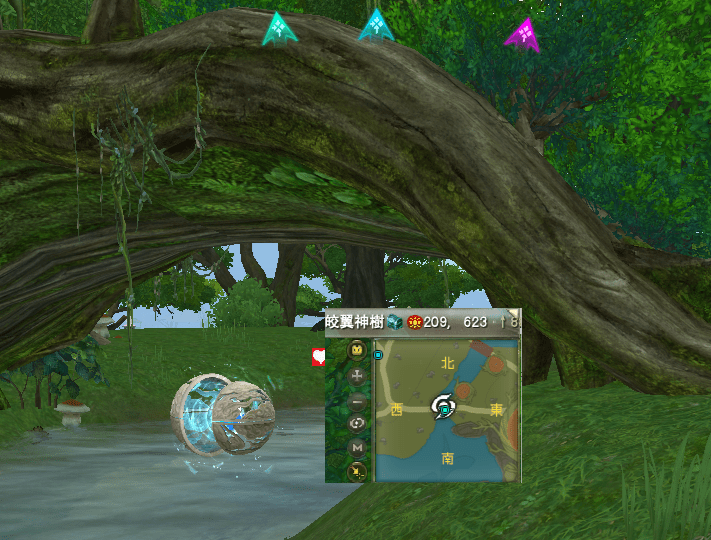
Task: Select the magenta arrow marker at screen top
Action: coord(523,35)
